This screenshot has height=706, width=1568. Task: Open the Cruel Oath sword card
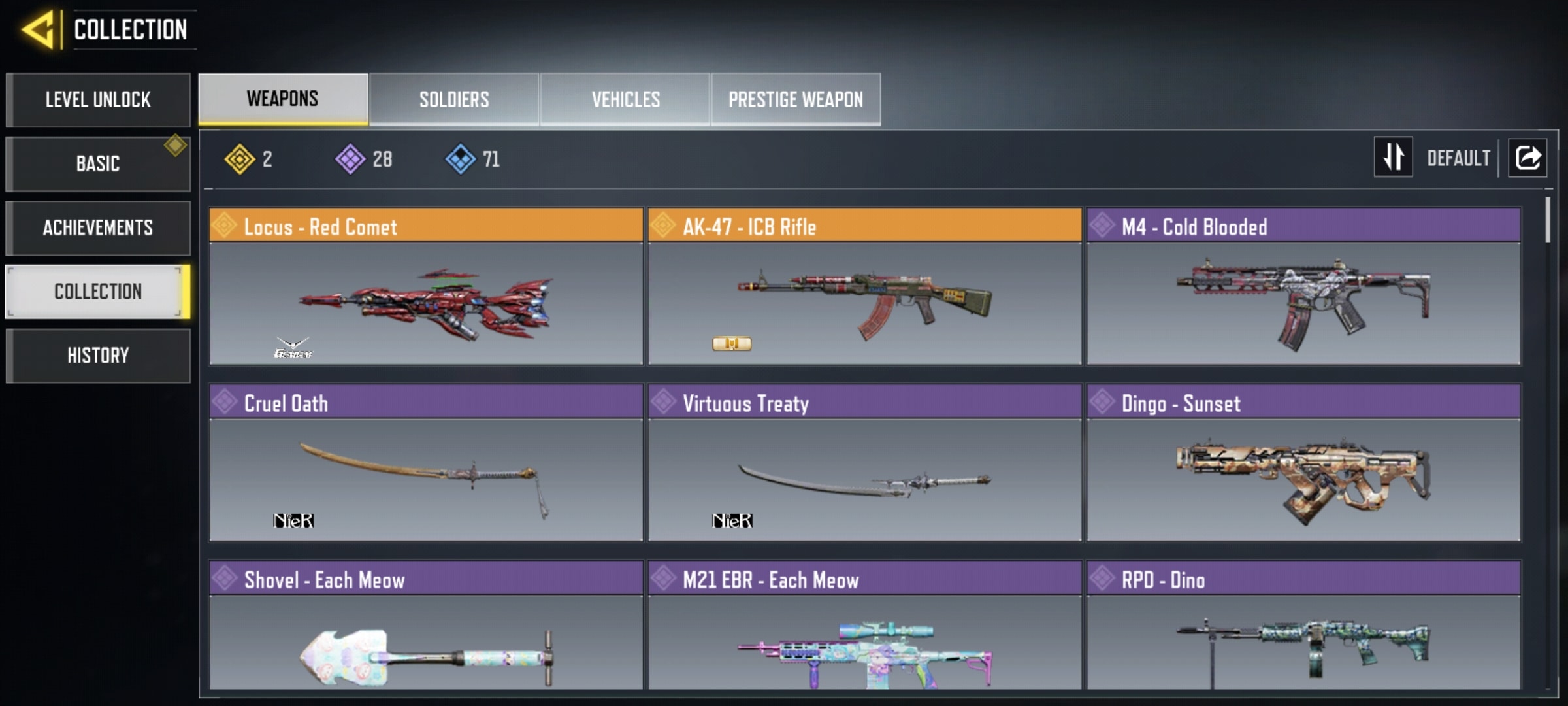pos(426,463)
